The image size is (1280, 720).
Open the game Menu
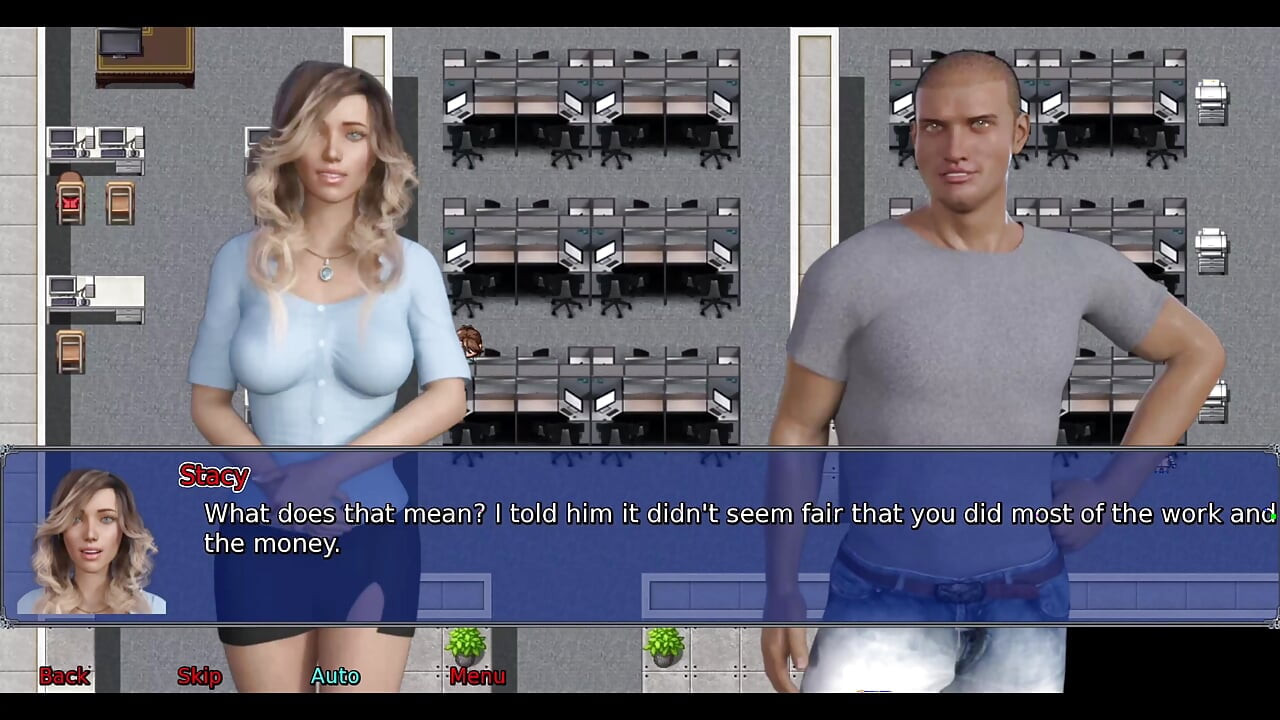pos(477,676)
